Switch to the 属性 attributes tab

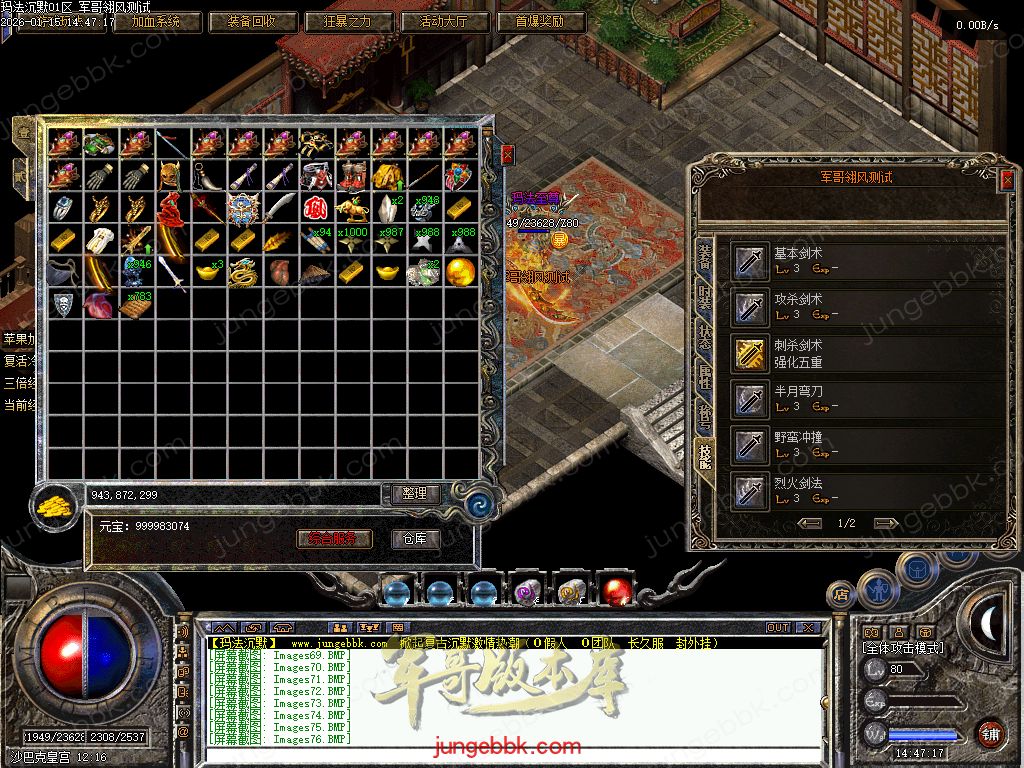tap(705, 376)
